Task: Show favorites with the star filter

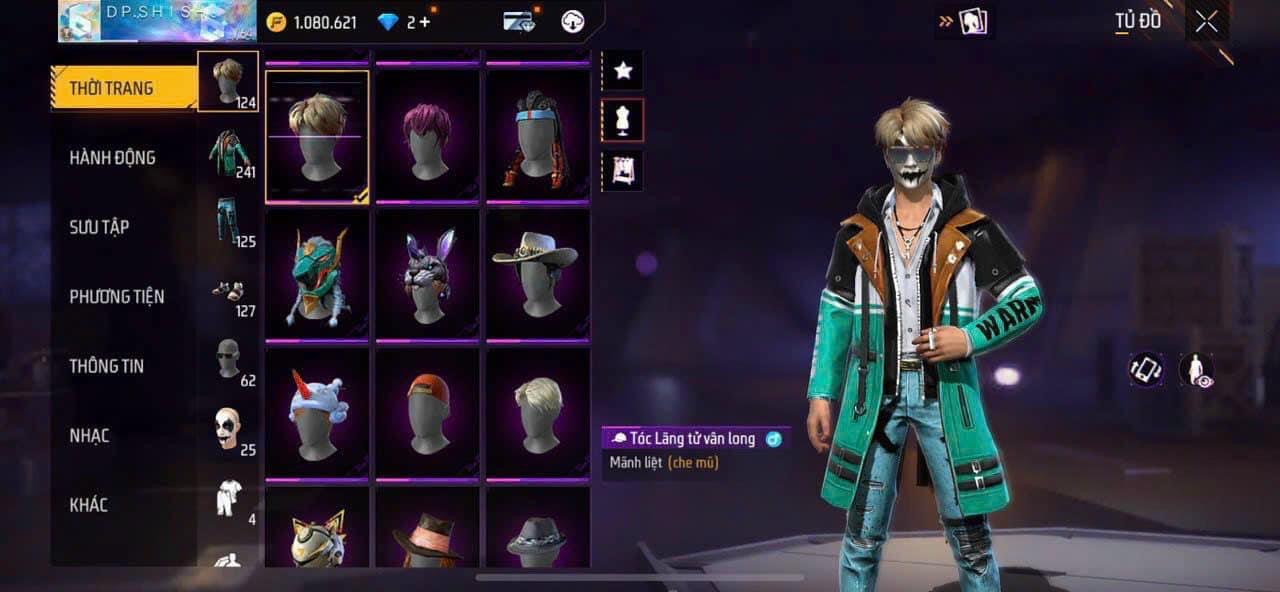Action: pos(623,70)
